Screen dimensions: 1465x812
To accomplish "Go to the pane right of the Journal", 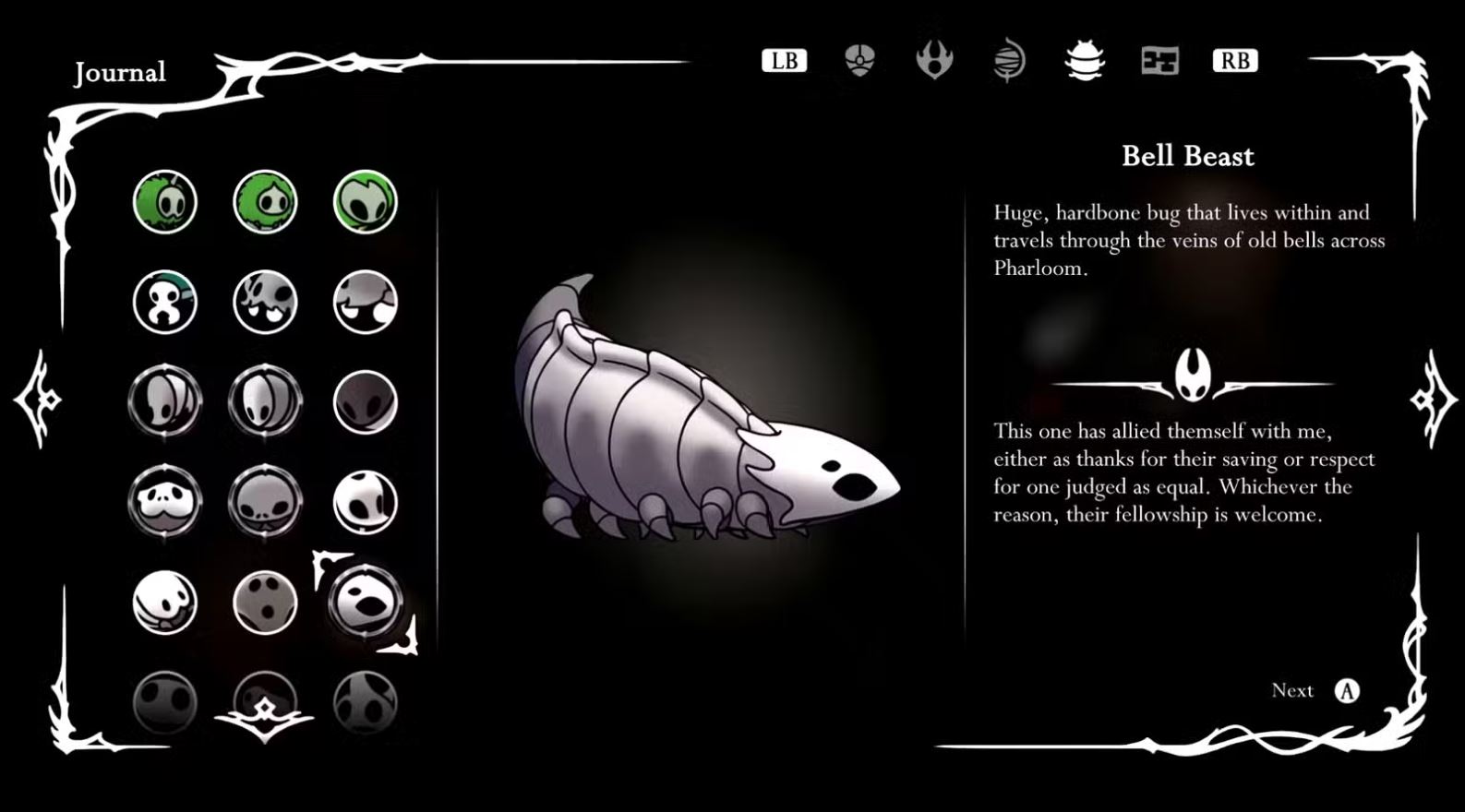I will point(1432,400).
